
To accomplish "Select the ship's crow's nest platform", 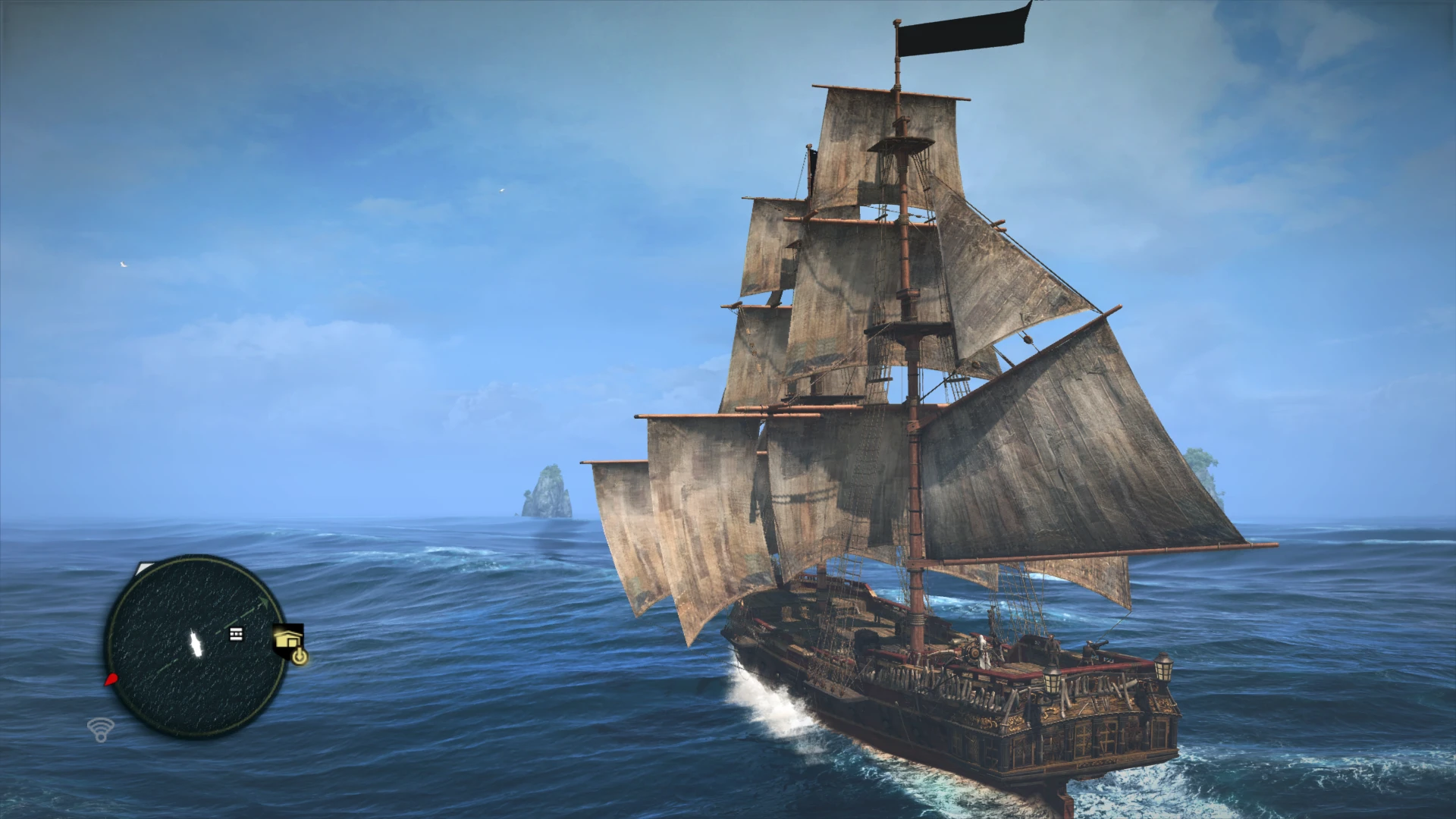I will tap(902, 140).
